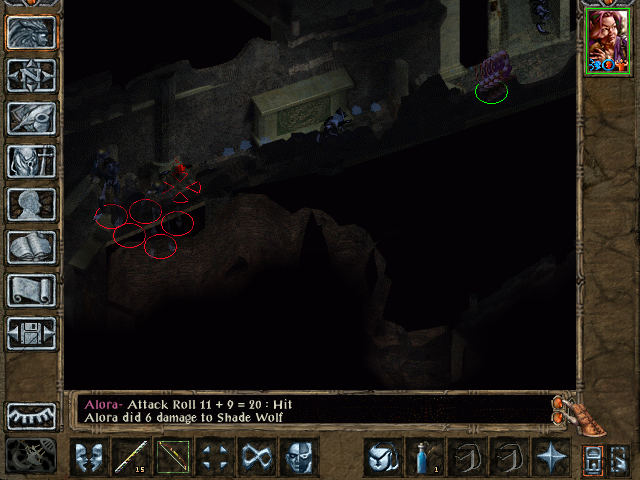Open the special abilities star button
Image resolution: width=640 pixels, height=480 pixels.
[550, 458]
